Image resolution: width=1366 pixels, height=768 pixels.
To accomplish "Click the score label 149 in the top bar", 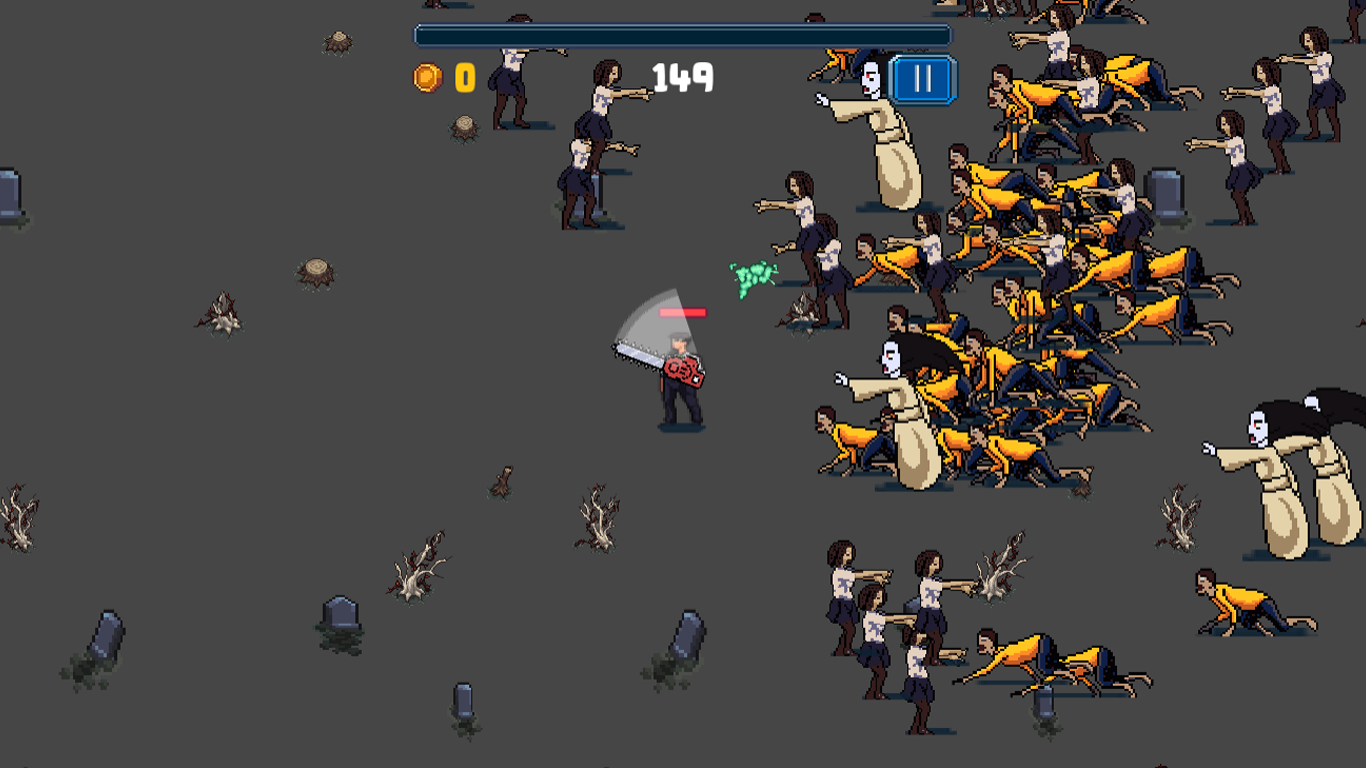I will coord(681,78).
